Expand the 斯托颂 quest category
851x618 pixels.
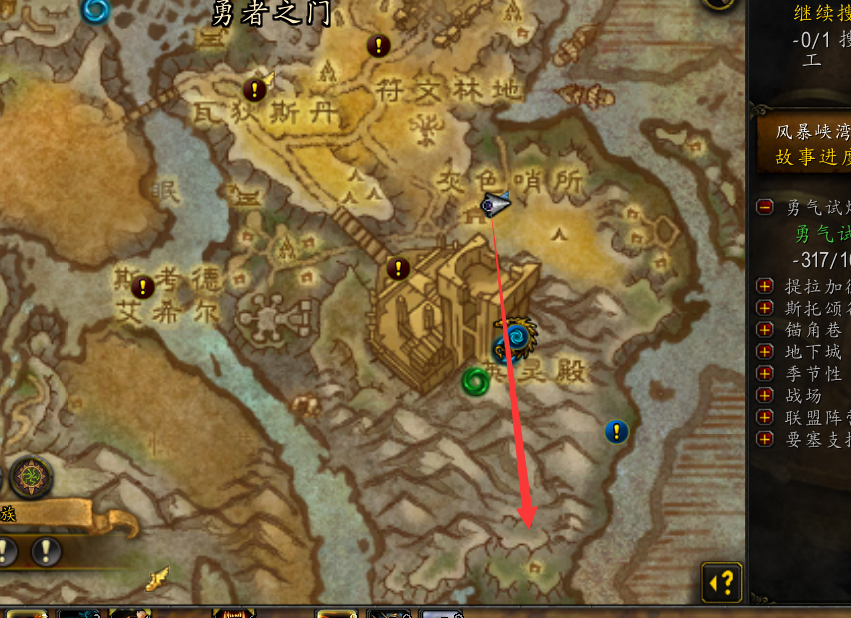pos(765,307)
